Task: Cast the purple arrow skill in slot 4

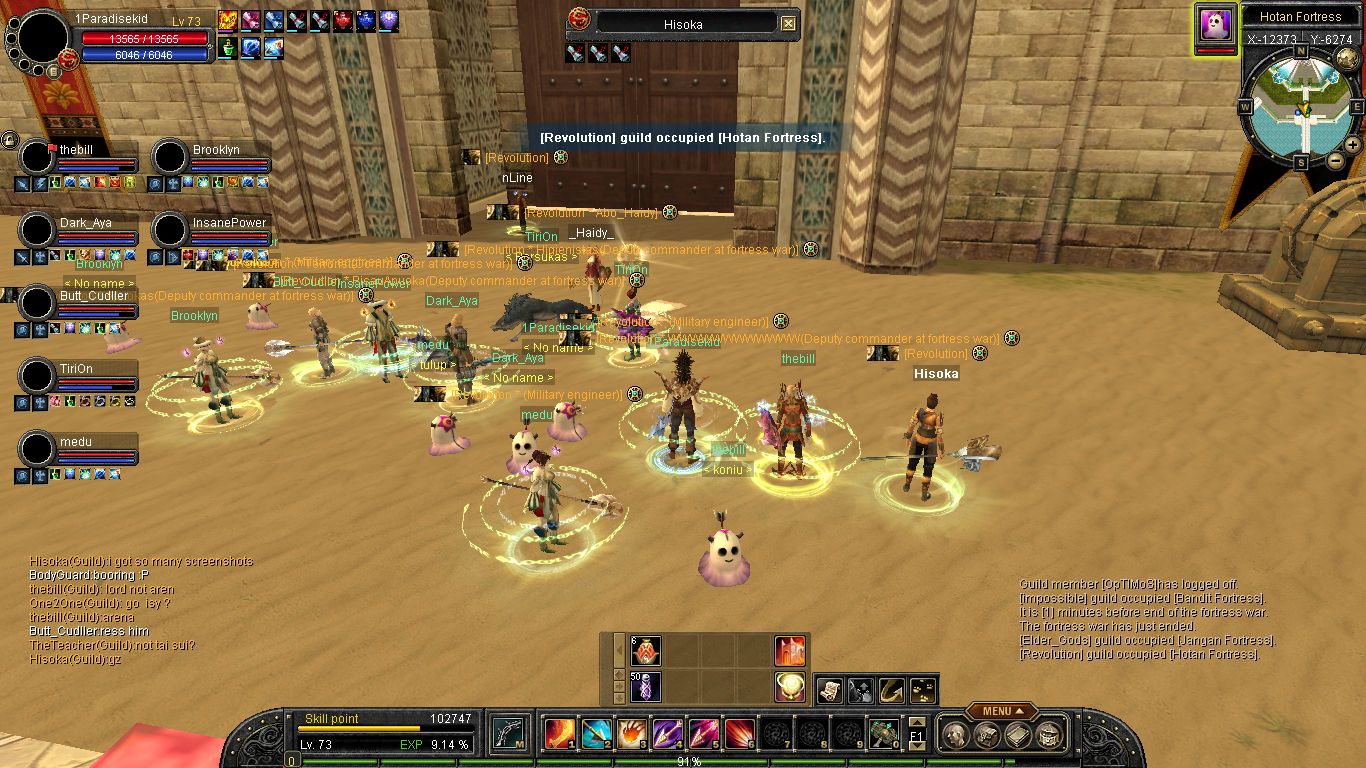Action: [x=667, y=735]
